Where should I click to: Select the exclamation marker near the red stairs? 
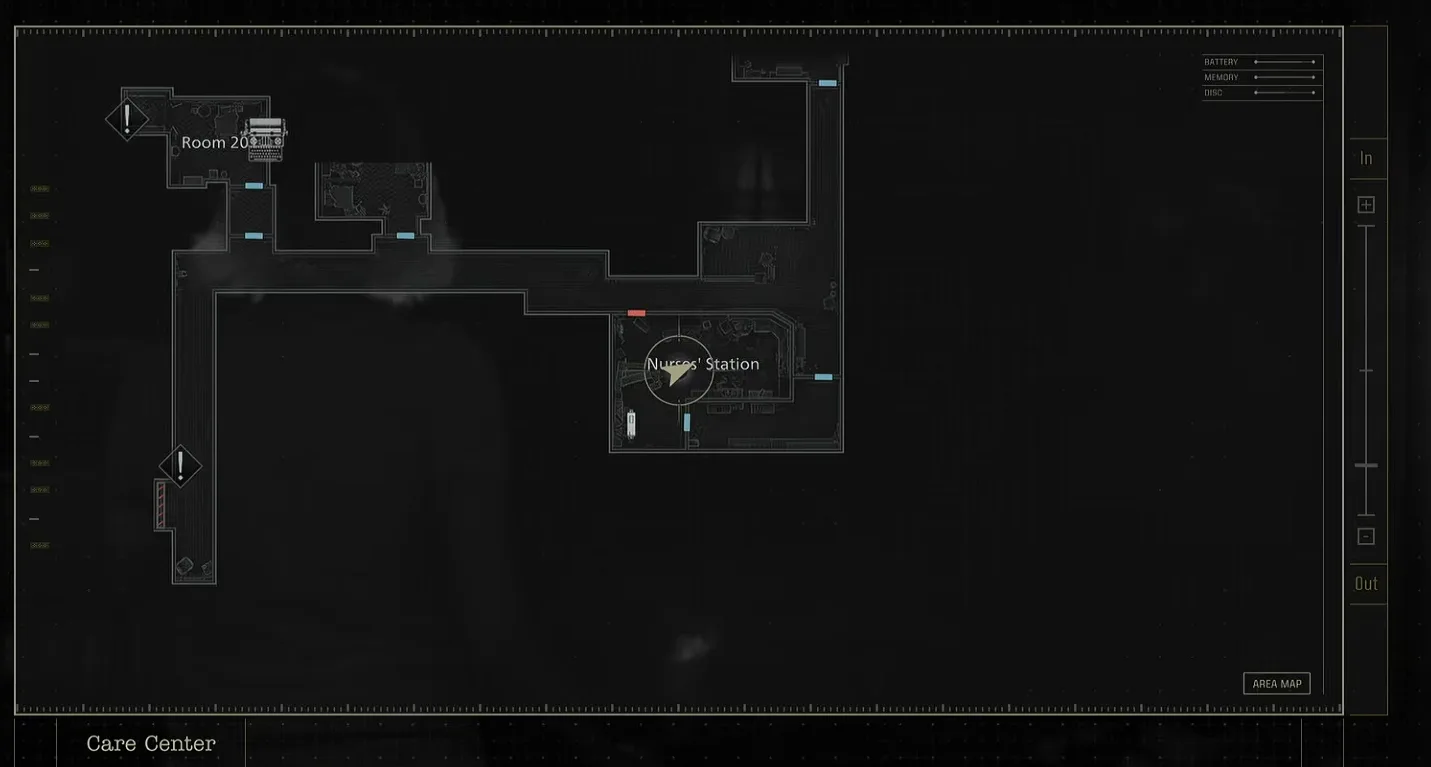[181, 466]
